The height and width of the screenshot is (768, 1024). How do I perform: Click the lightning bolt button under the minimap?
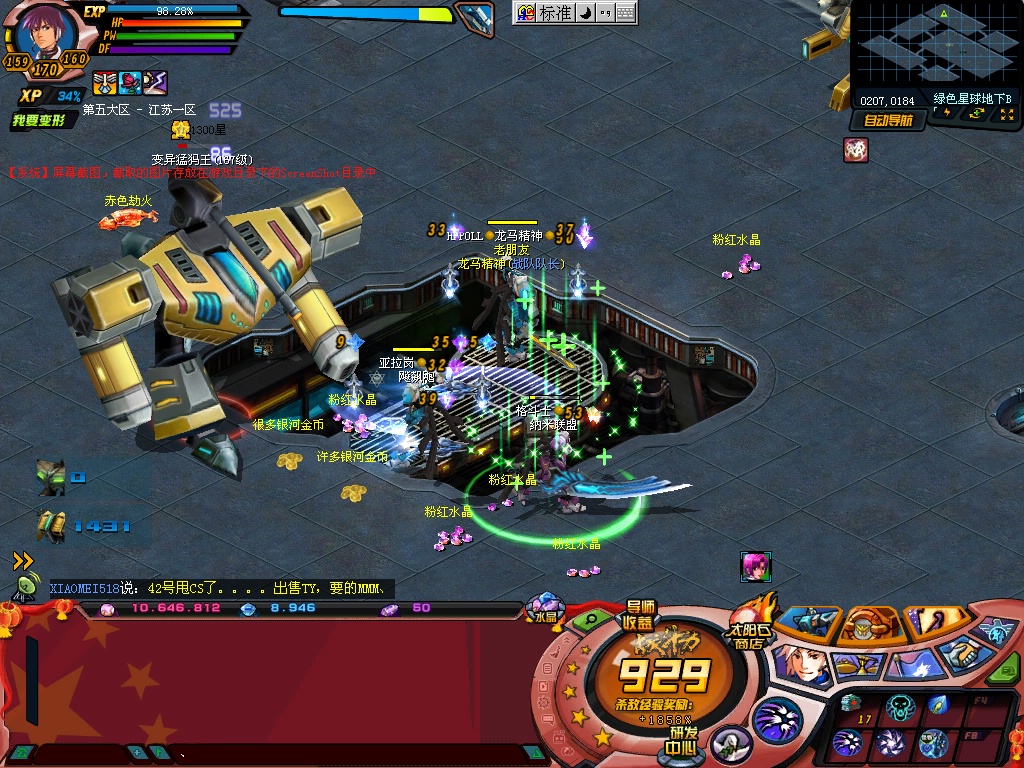tap(947, 114)
